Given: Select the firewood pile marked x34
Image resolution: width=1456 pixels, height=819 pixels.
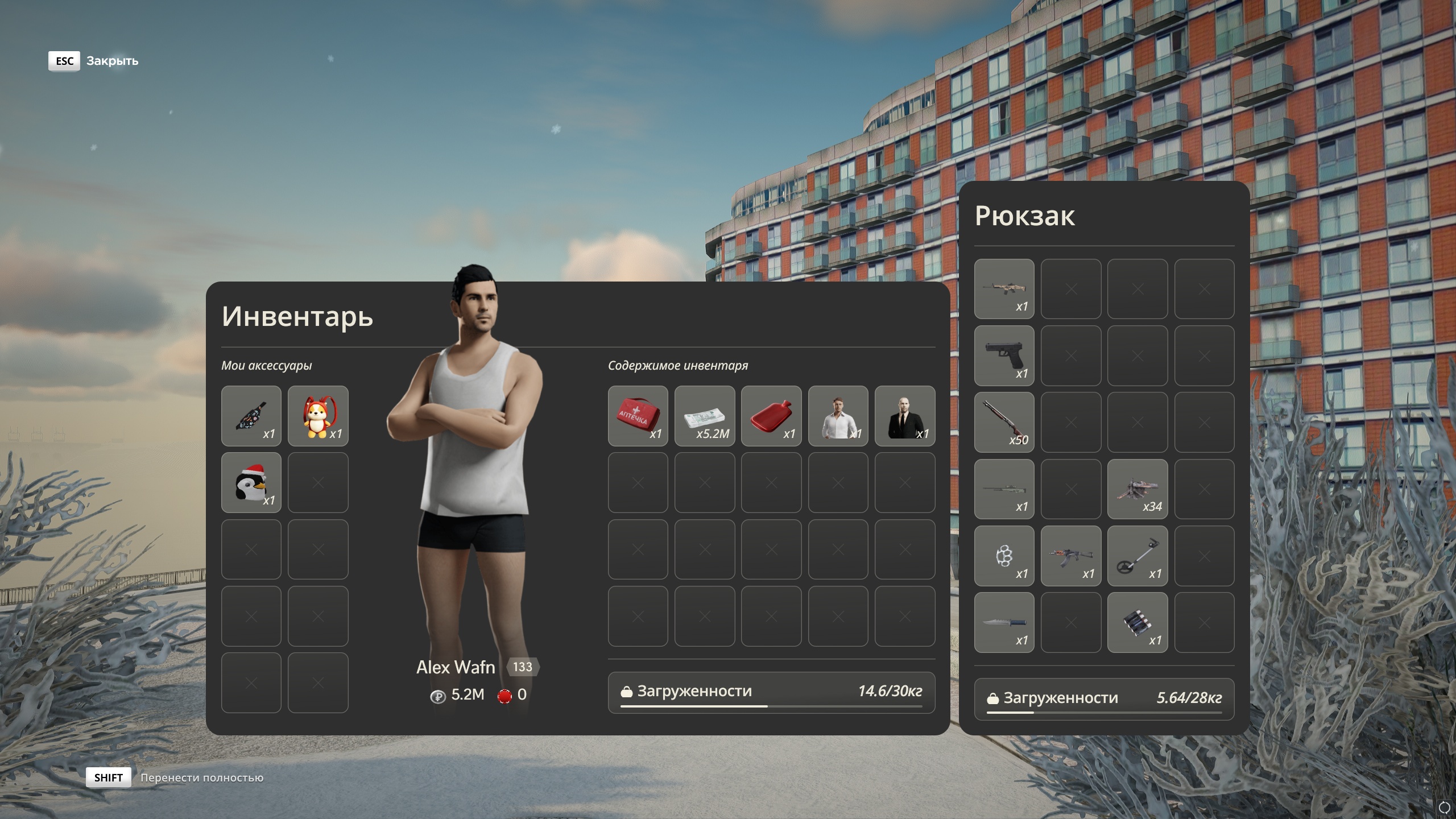Looking at the screenshot, I should pos(1137,489).
